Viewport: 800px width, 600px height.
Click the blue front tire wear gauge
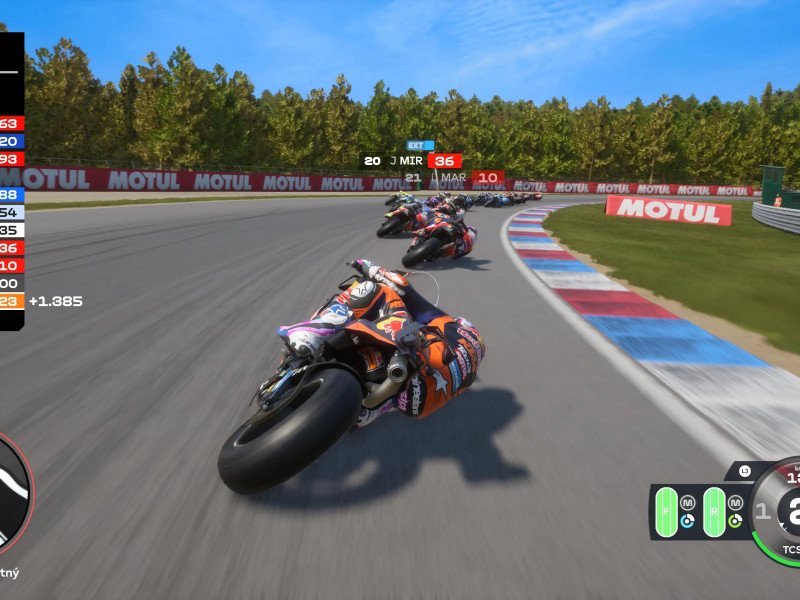coord(687,521)
